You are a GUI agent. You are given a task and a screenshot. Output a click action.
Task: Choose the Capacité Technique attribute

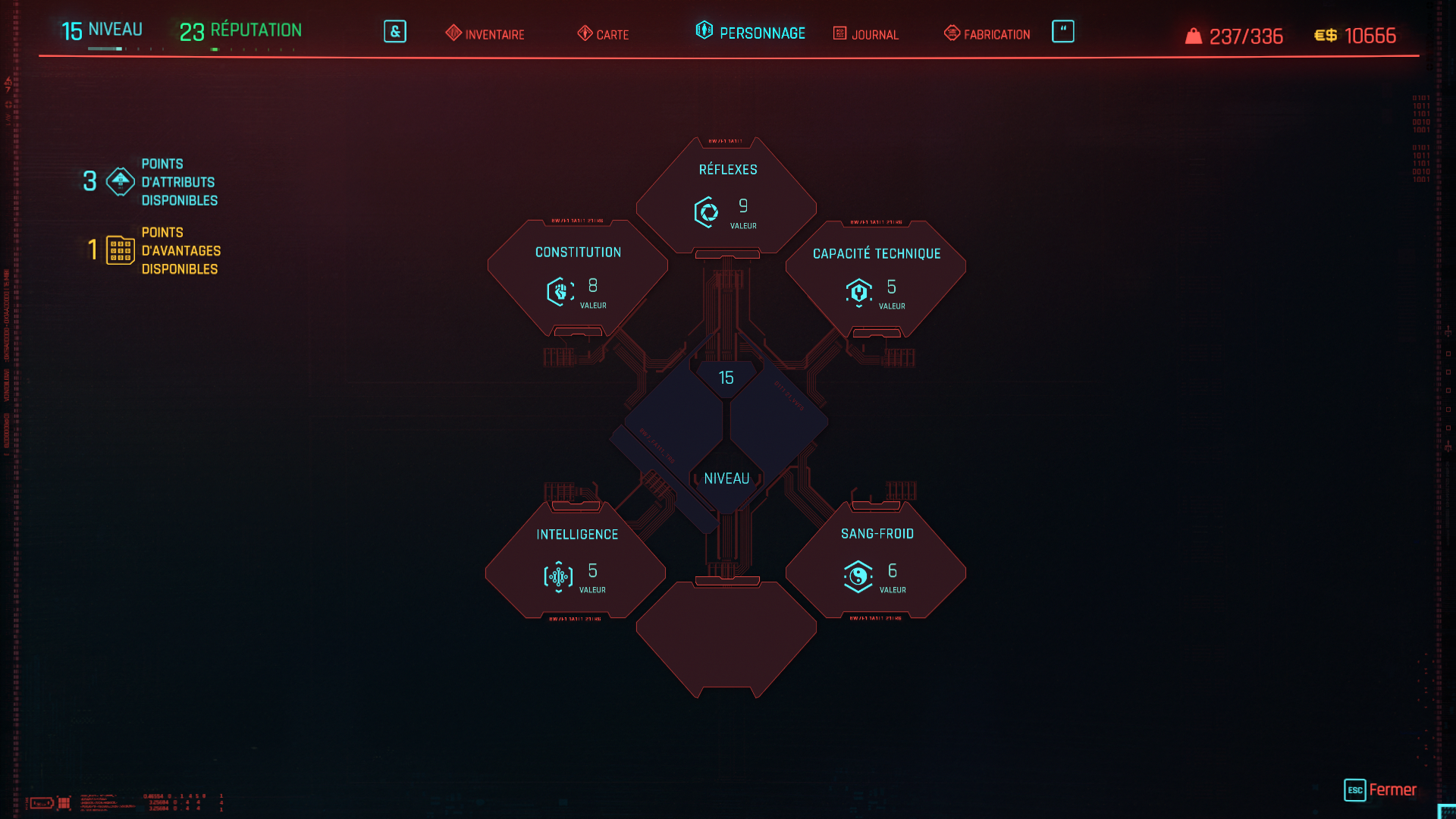tap(876, 278)
